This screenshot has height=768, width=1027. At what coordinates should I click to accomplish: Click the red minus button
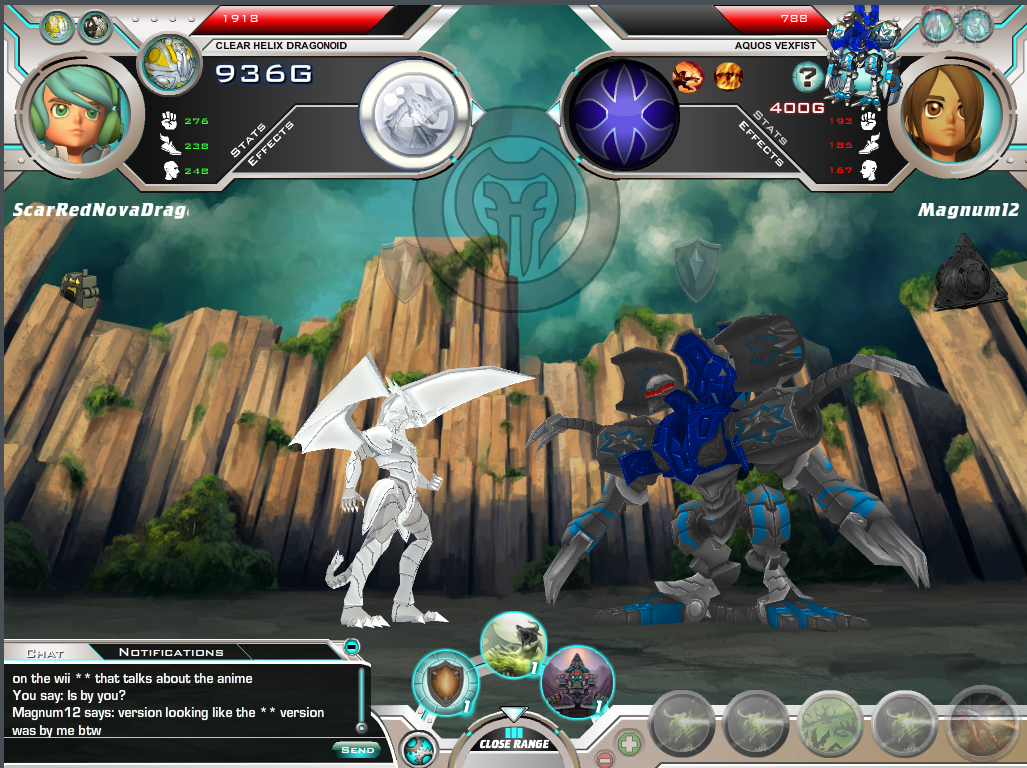pyautogui.click(x=605, y=760)
